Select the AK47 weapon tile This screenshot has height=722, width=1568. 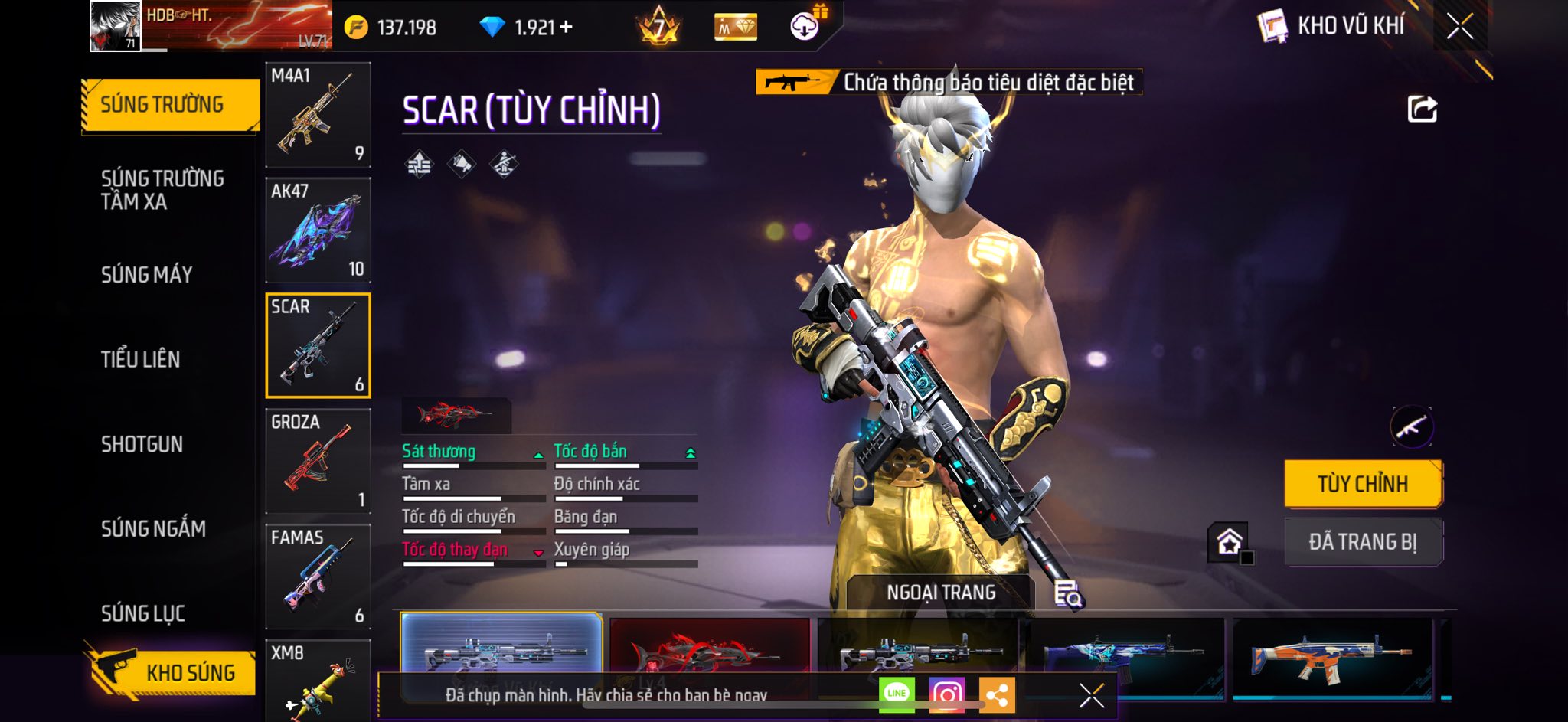coord(318,230)
